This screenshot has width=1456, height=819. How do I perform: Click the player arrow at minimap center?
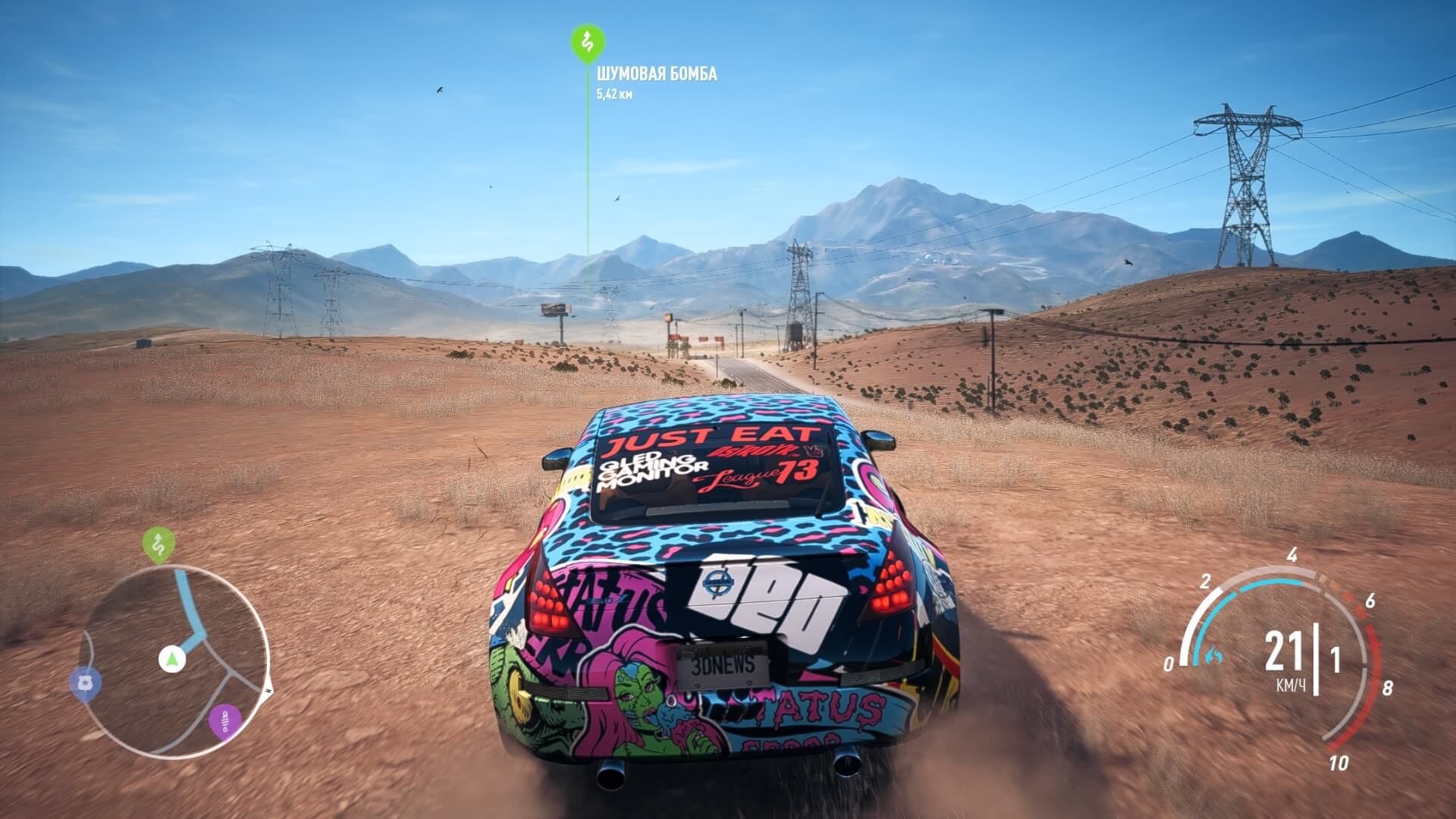point(172,659)
